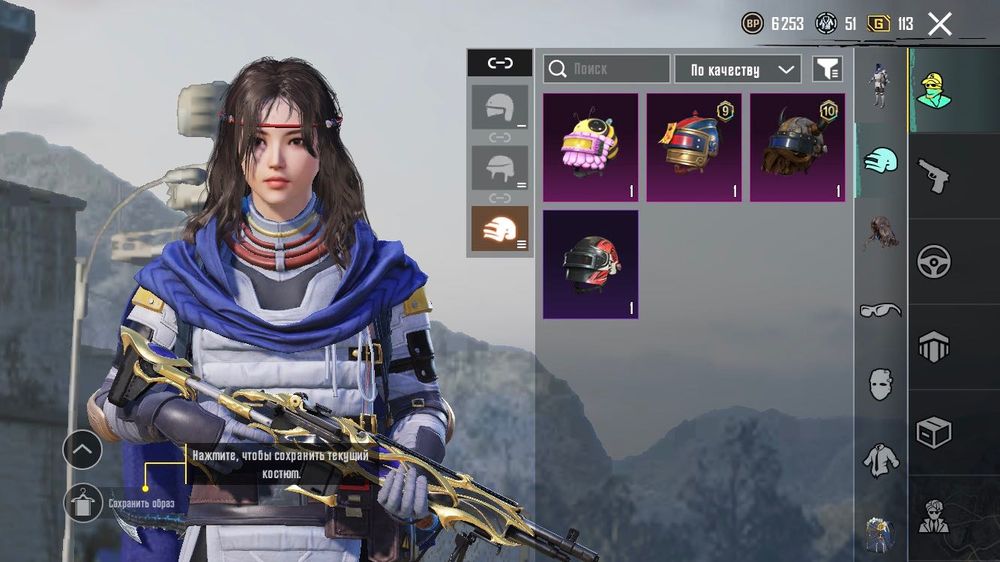Show the jacket clothing category
The height and width of the screenshot is (562, 1000).
880,459
